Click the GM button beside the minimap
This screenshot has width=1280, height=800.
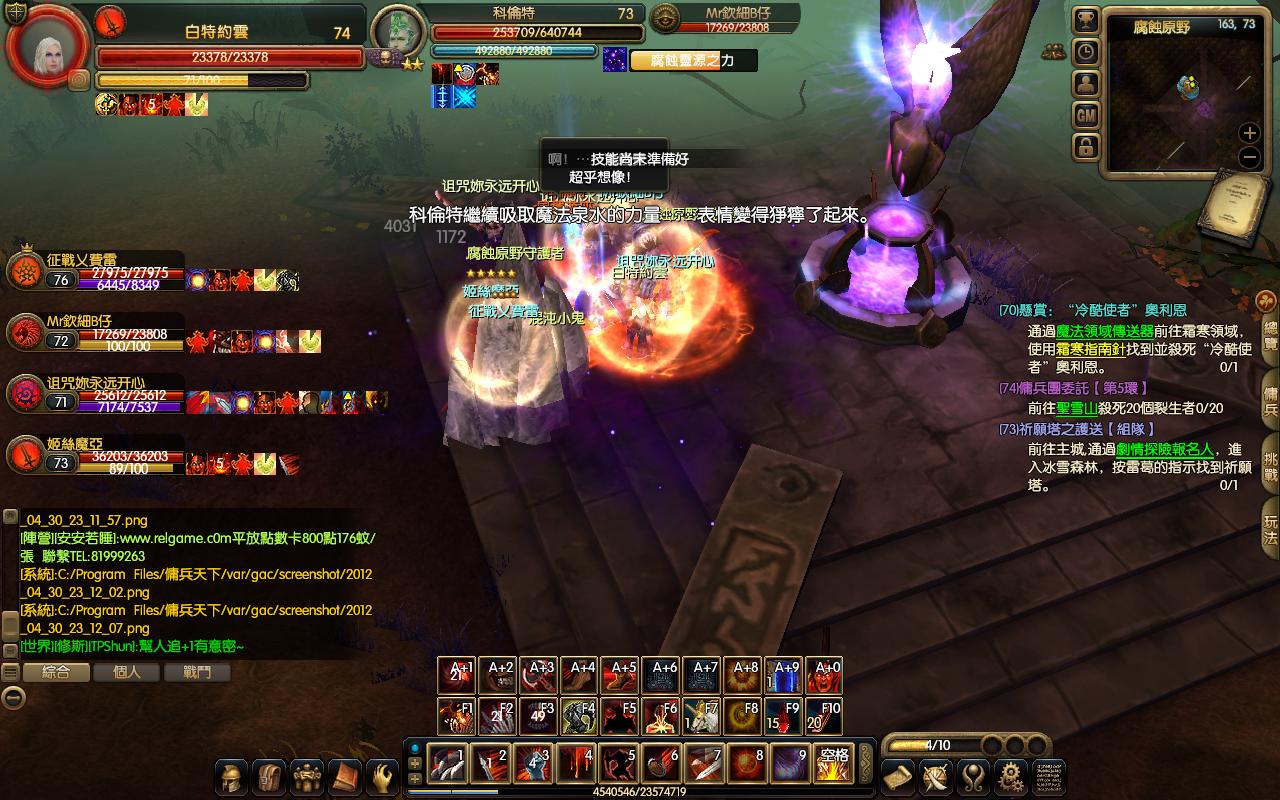click(1086, 115)
